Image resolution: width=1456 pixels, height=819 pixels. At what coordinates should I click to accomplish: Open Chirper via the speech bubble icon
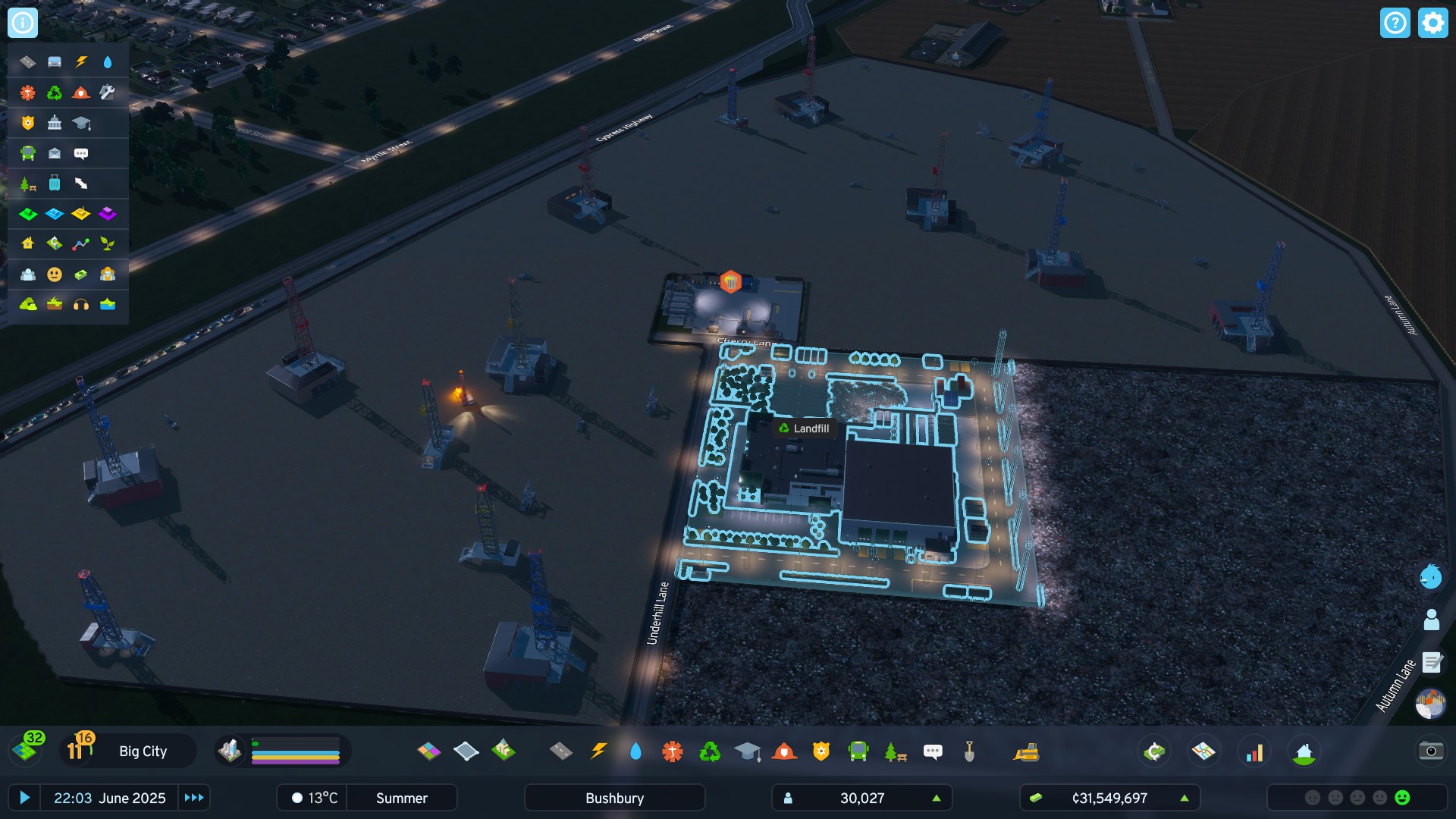(933, 752)
